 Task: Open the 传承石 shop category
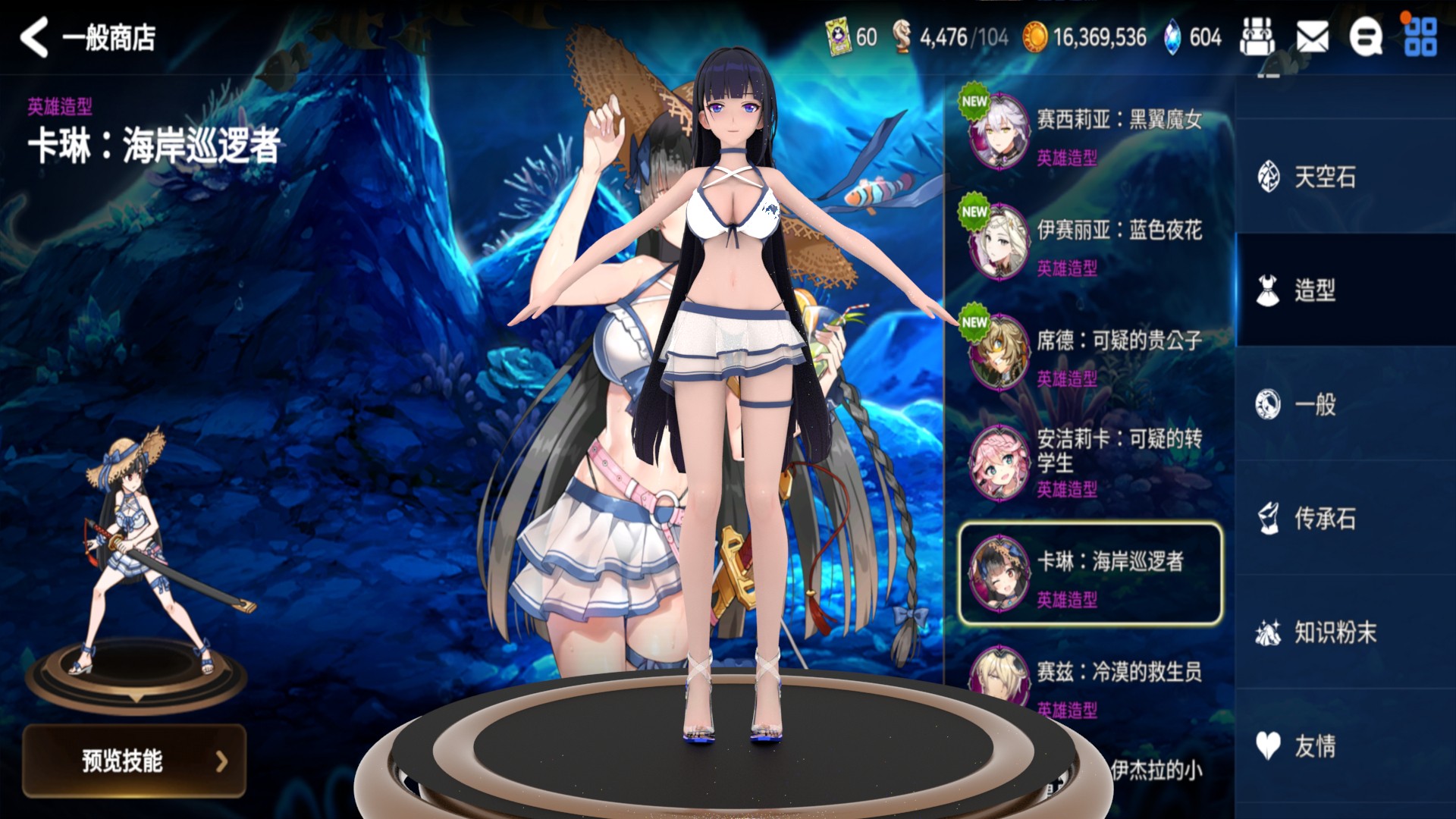[x=1323, y=519]
